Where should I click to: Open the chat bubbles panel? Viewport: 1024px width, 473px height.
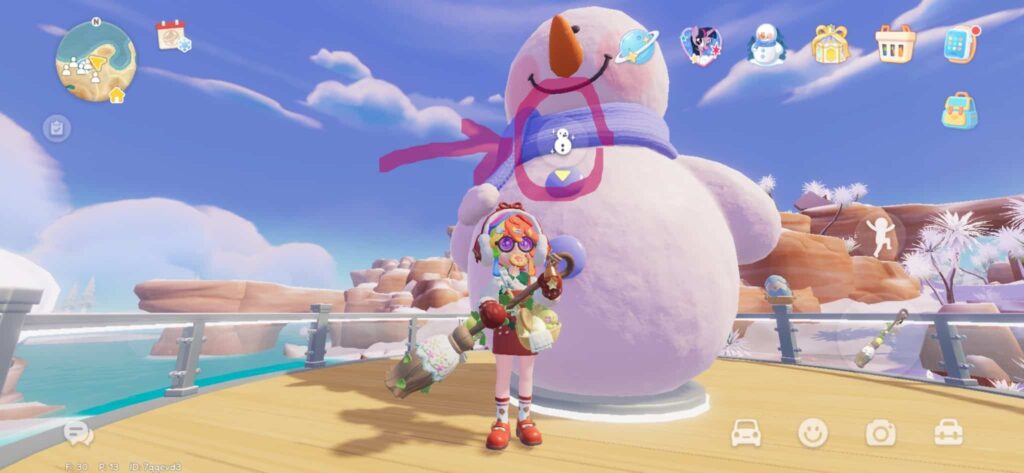[77, 432]
